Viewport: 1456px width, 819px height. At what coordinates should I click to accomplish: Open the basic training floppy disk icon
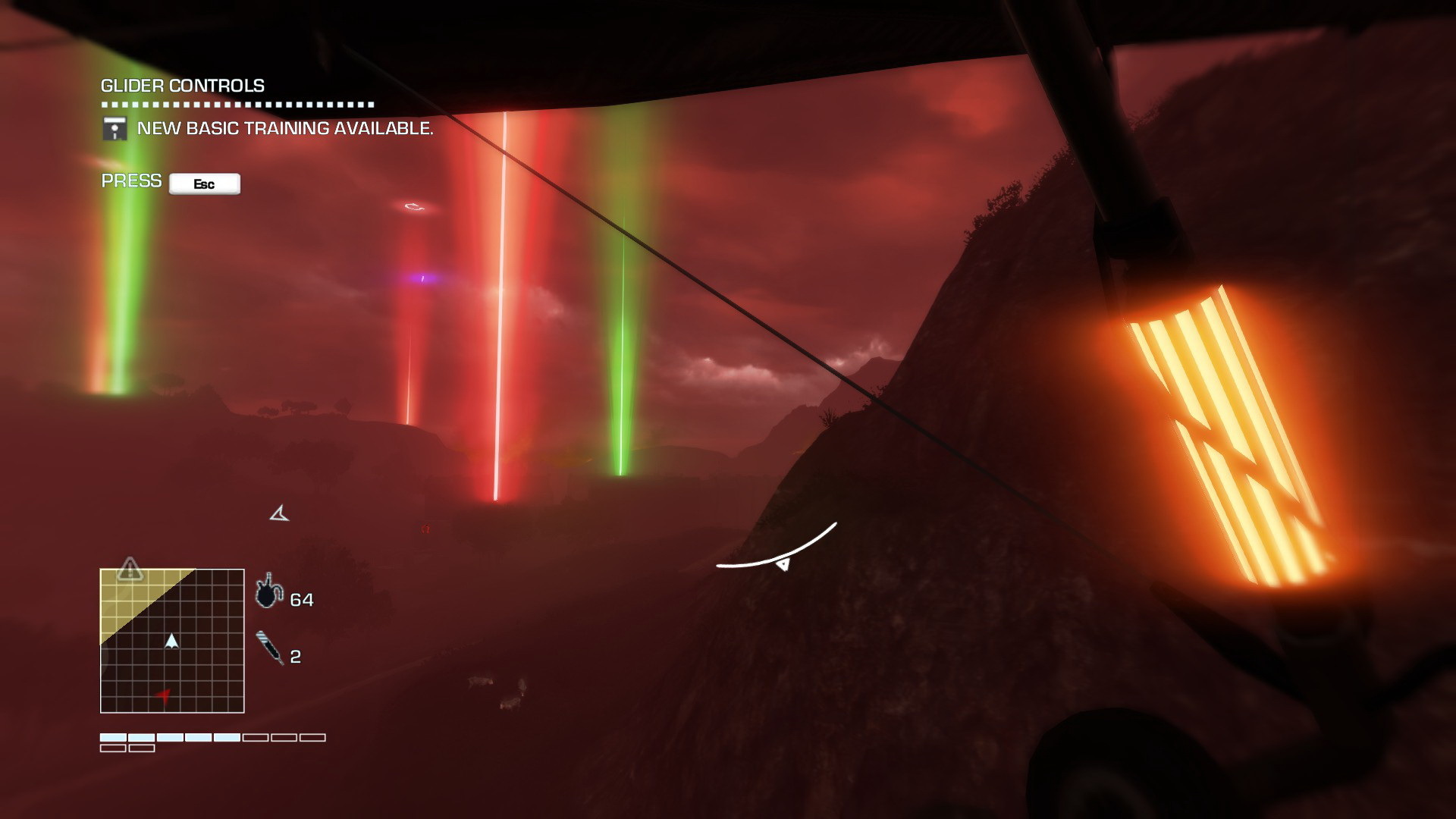pyautogui.click(x=115, y=128)
